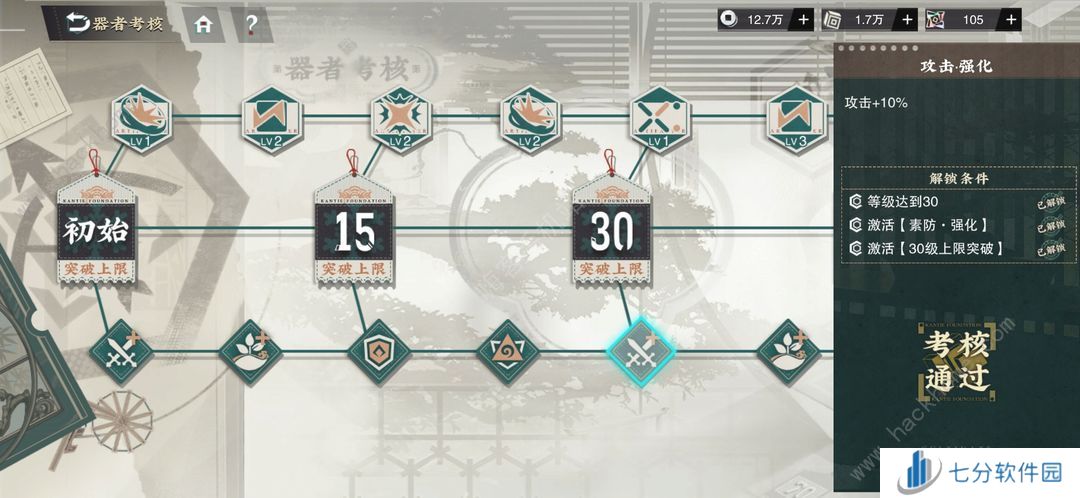Tap the plus next to the 1.7万 currency
This screenshot has width=1080, height=498.
click(x=907, y=19)
